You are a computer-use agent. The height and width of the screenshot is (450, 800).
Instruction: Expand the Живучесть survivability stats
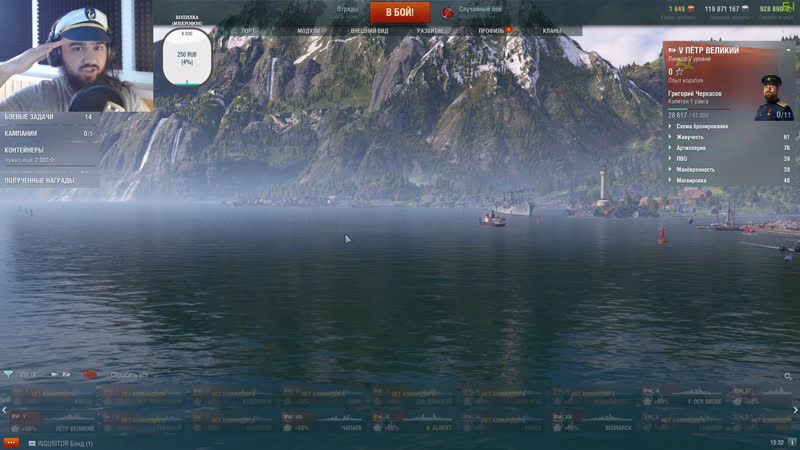690,137
